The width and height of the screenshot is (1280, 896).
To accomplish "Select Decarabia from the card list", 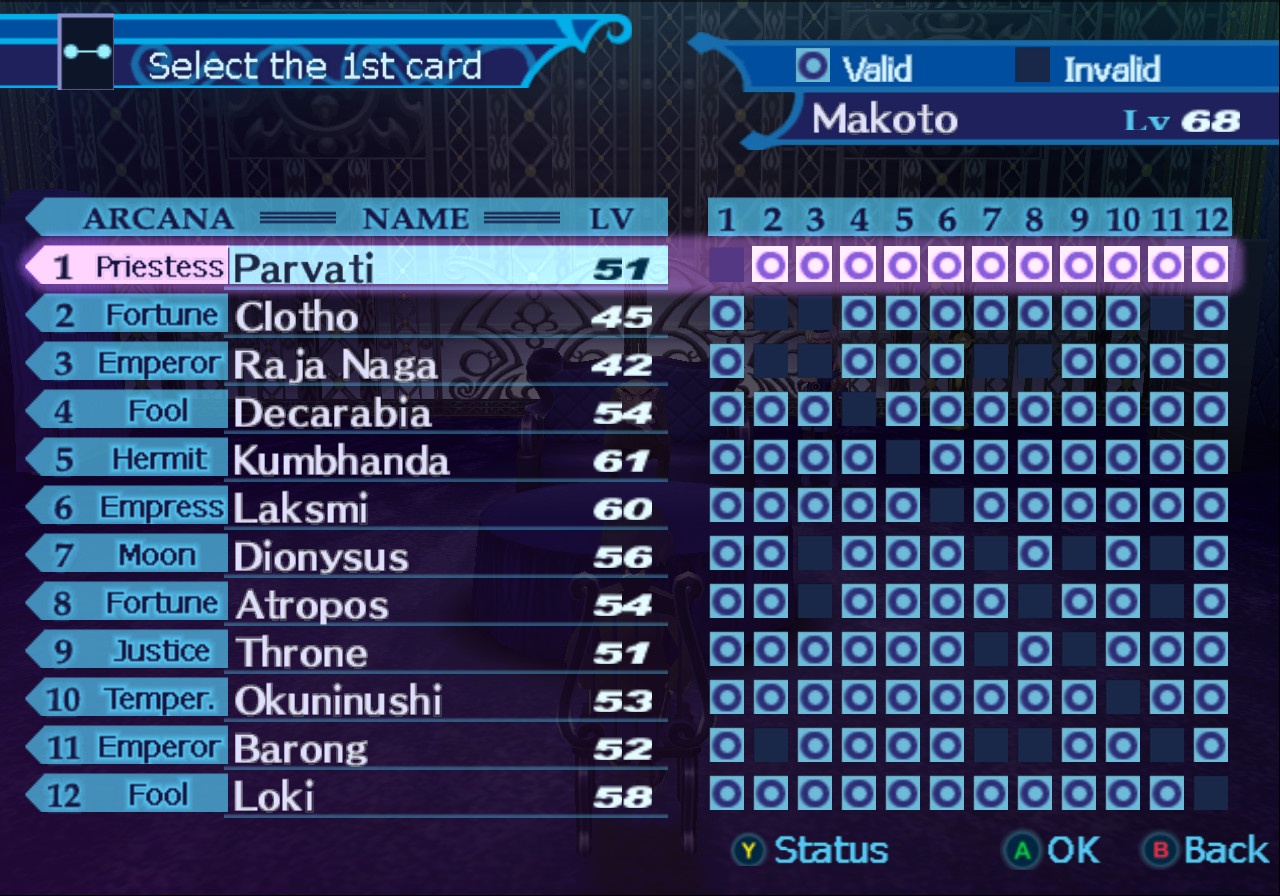I will pyautogui.click(x=330, y=412).
